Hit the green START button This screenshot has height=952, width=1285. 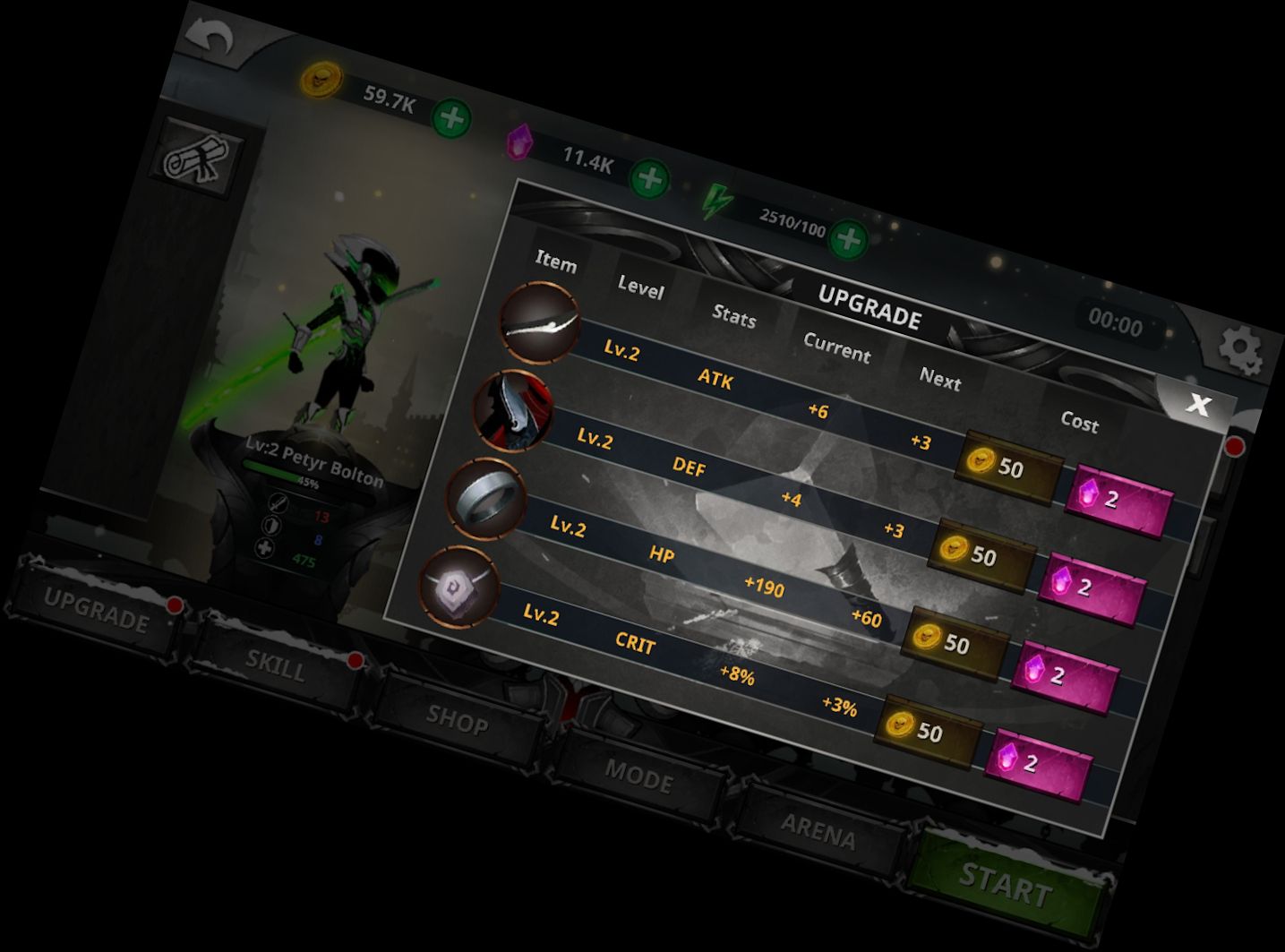click(x=1005, y=887)
